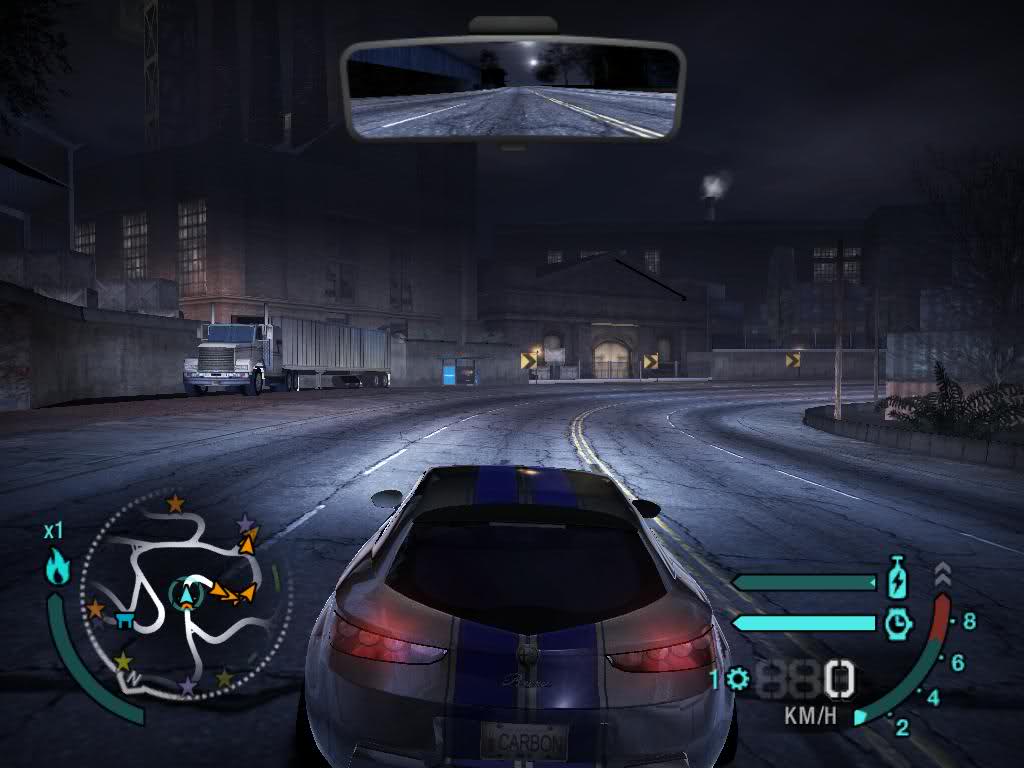Activate the nitrous bottle icon
This screenshot has height=768, width=1024.
[897, 579]
